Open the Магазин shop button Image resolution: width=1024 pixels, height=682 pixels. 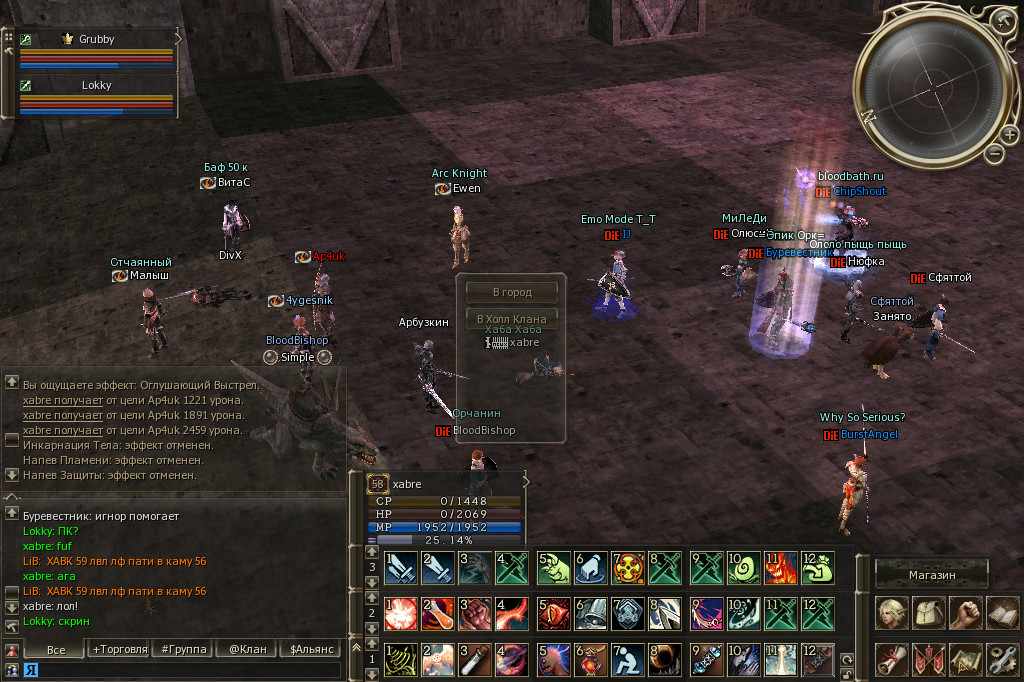(932, 575)
